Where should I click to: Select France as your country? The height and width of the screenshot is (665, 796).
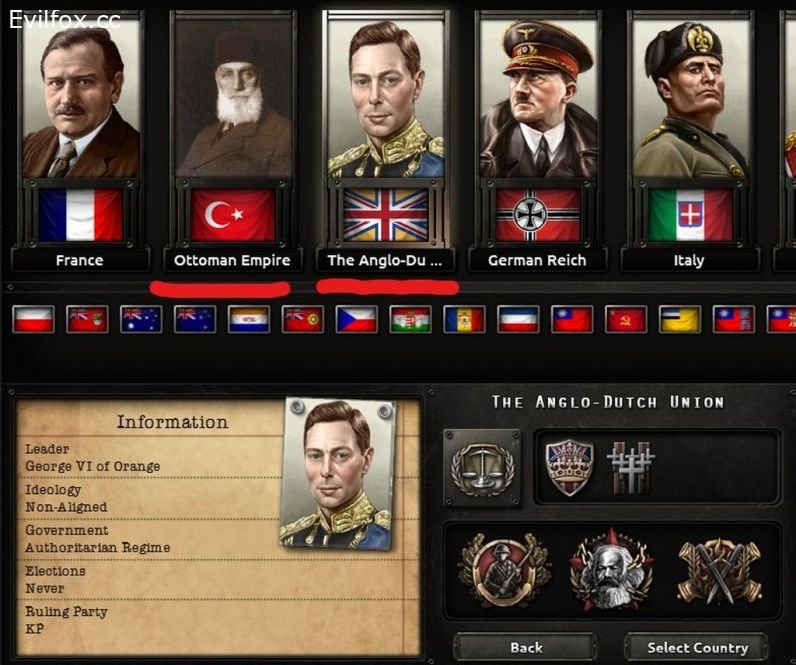(80, 140)
